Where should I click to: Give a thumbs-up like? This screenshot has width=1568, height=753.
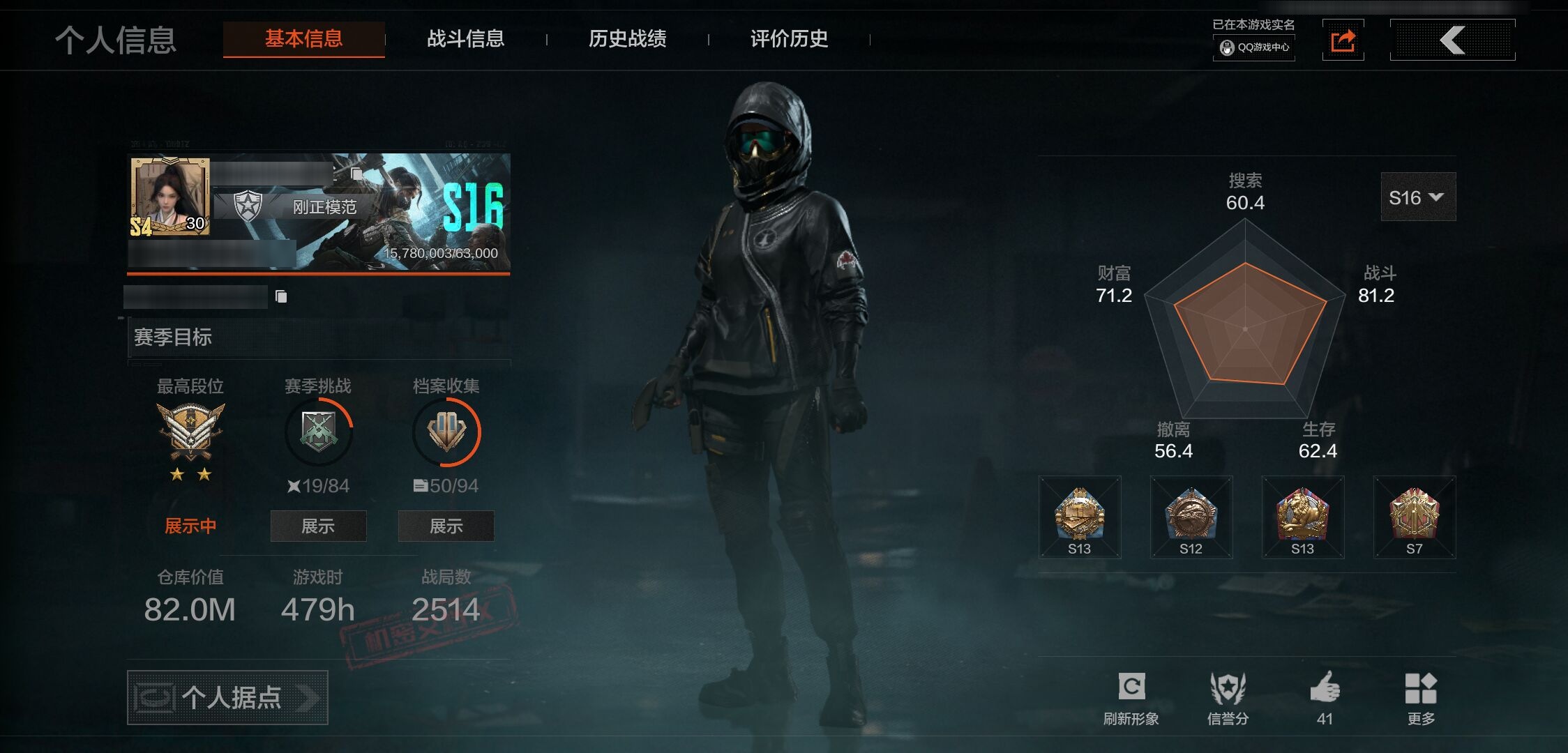pyautogui.click(x=1325, y=697)
